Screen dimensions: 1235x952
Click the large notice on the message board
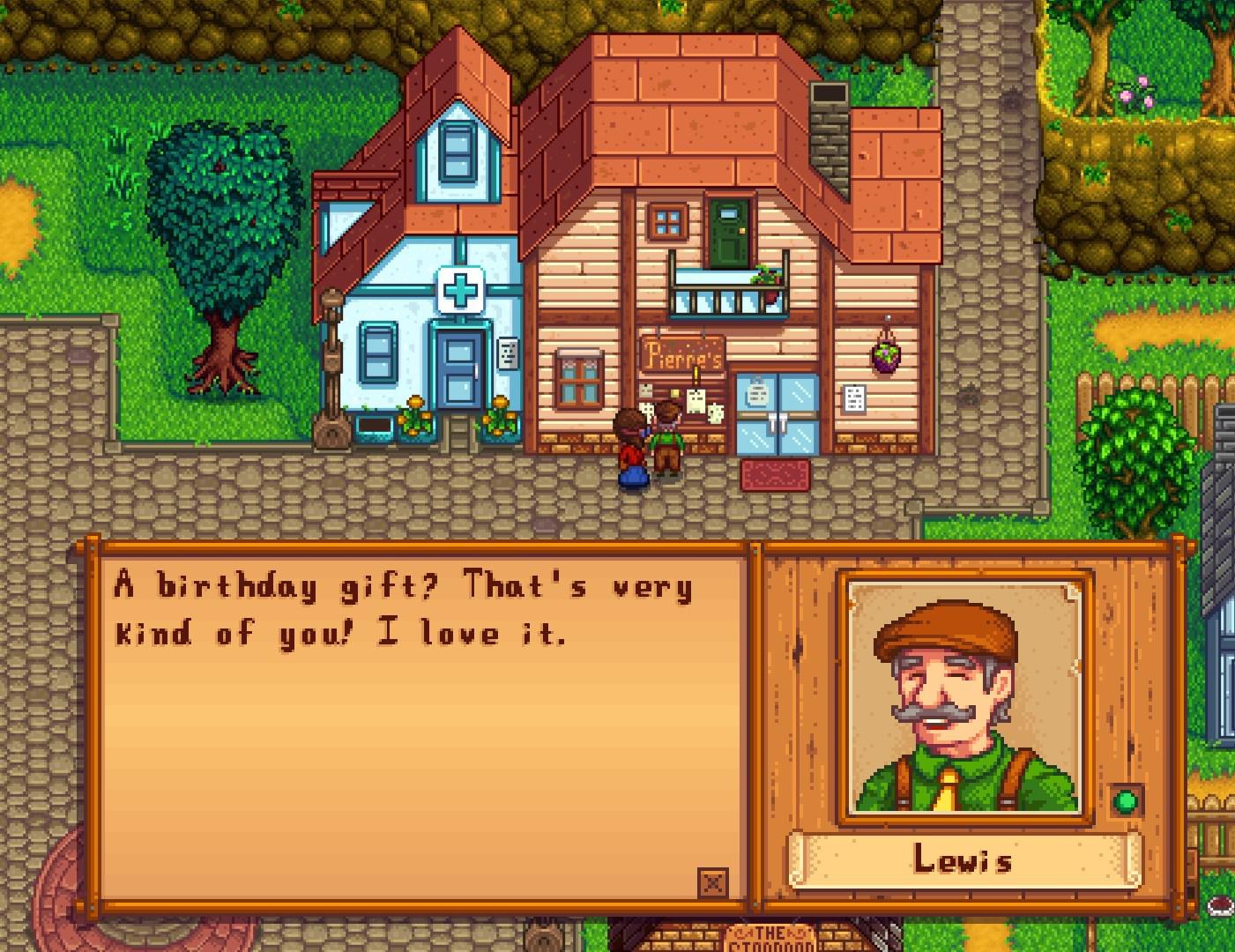(x=694, y=401)
